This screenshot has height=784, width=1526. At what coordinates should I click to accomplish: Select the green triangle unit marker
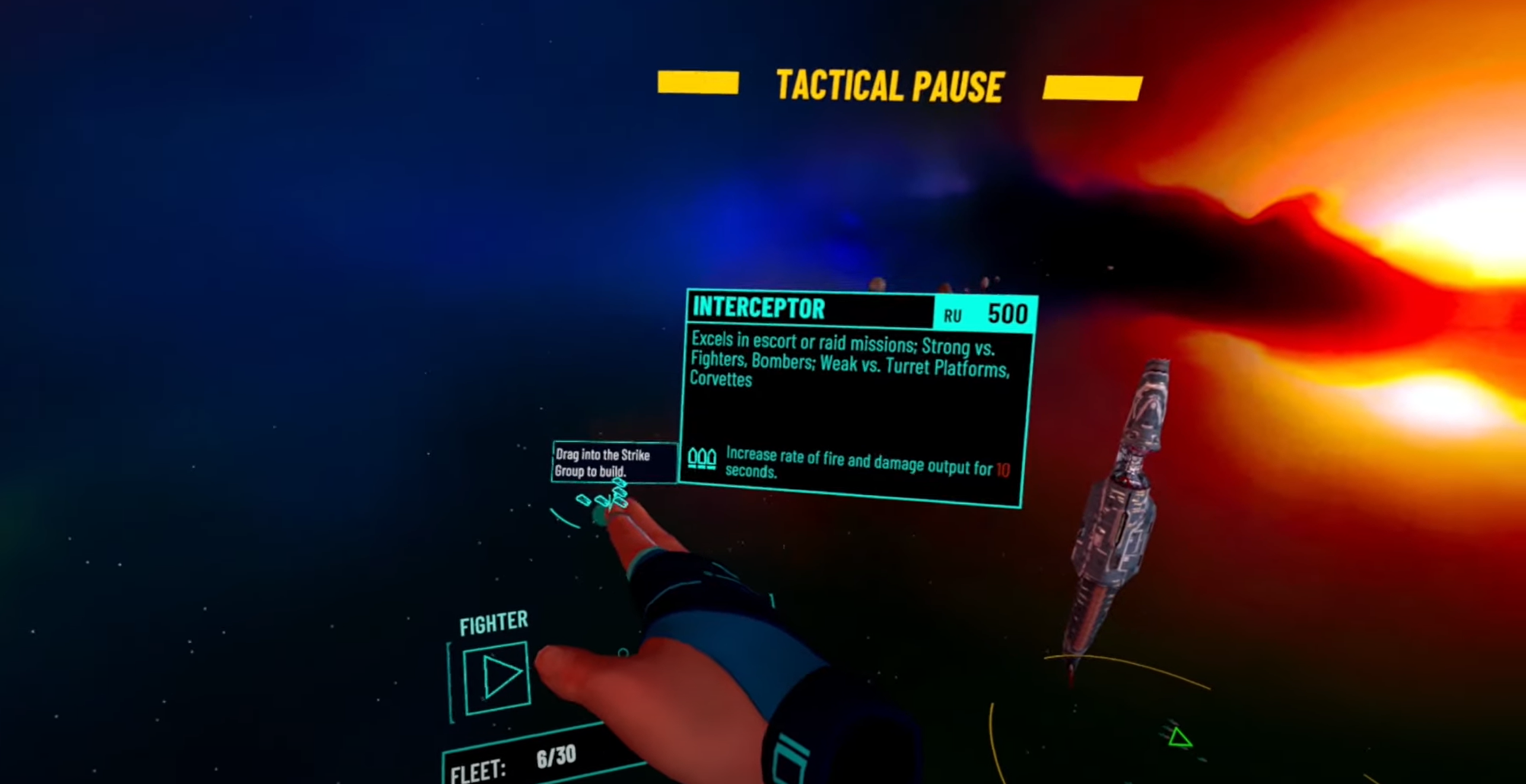click(1178, 738)
